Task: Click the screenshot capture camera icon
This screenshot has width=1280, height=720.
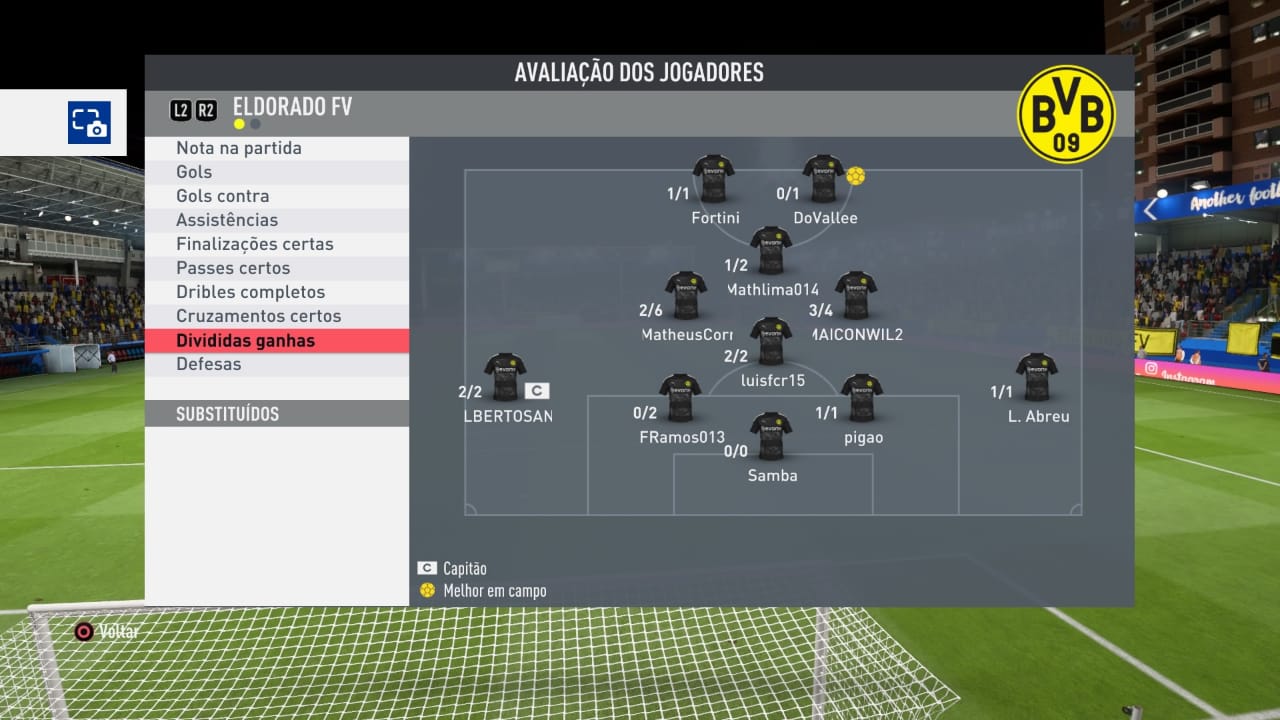Action: coord(89,123)
